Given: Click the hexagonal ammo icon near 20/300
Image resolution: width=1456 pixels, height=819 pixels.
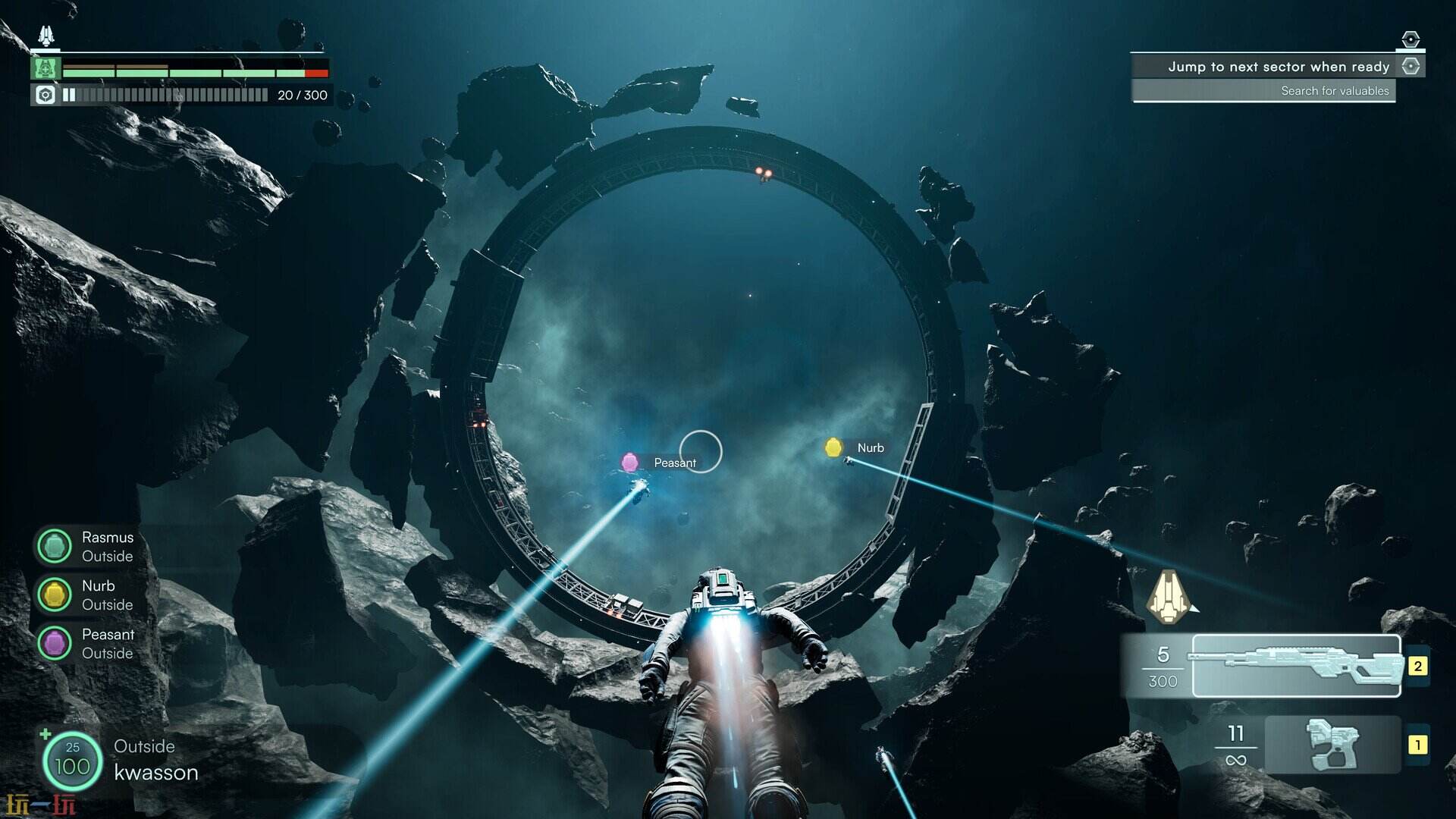Looking at the screenshot, I should click(45, 95).
